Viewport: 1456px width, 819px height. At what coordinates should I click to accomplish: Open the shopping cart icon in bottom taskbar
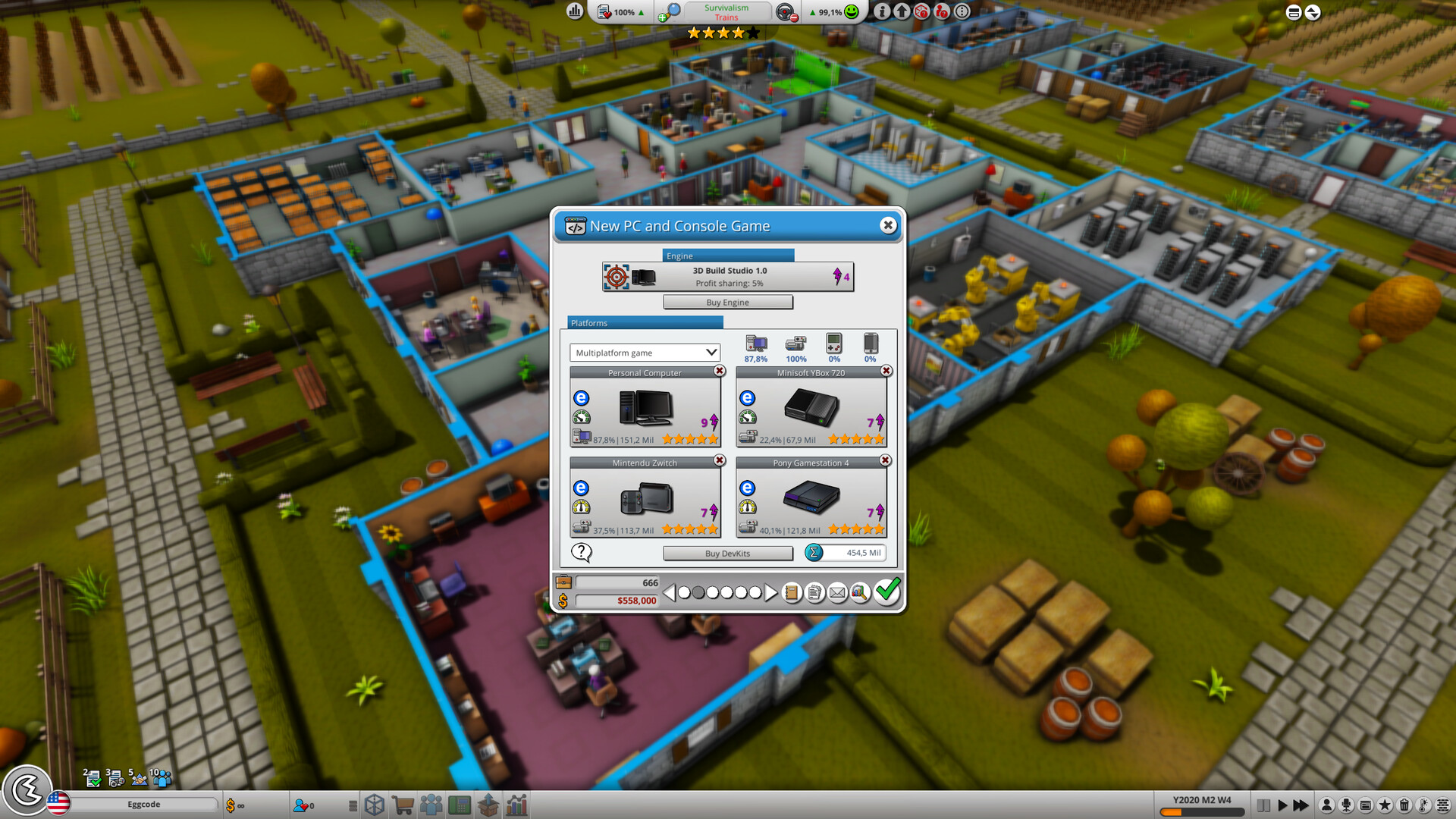point(403,805)
